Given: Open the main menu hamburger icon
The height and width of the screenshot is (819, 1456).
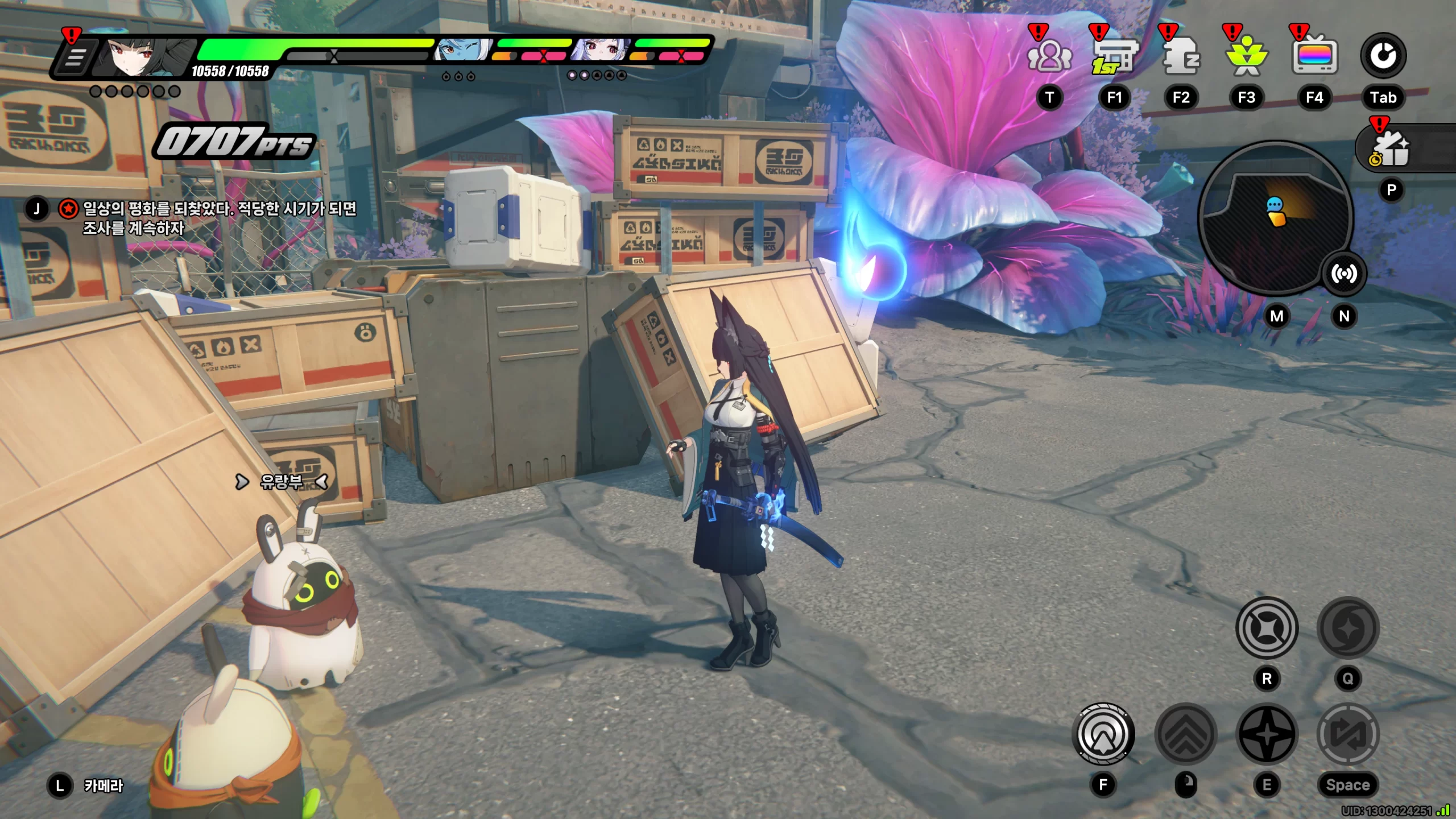Looking at the screenshot, I should (74, 57).
